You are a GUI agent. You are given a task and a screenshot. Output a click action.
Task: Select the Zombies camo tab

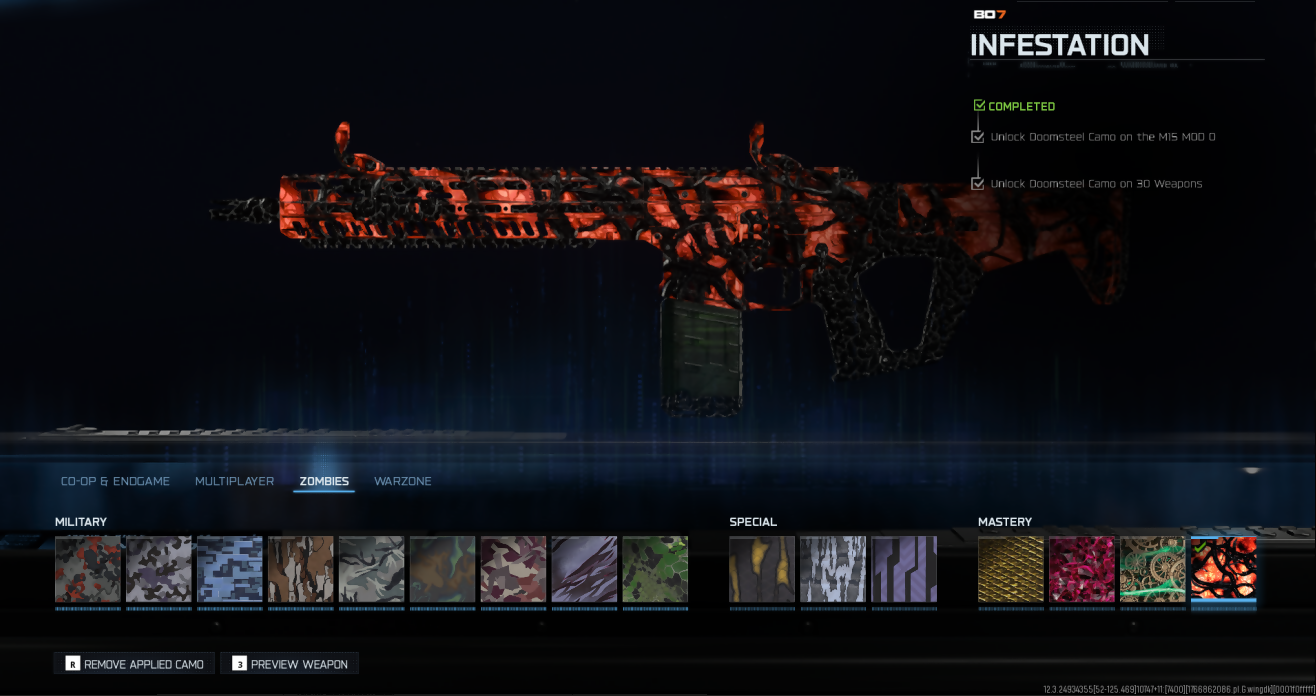[x=324, y=481]
